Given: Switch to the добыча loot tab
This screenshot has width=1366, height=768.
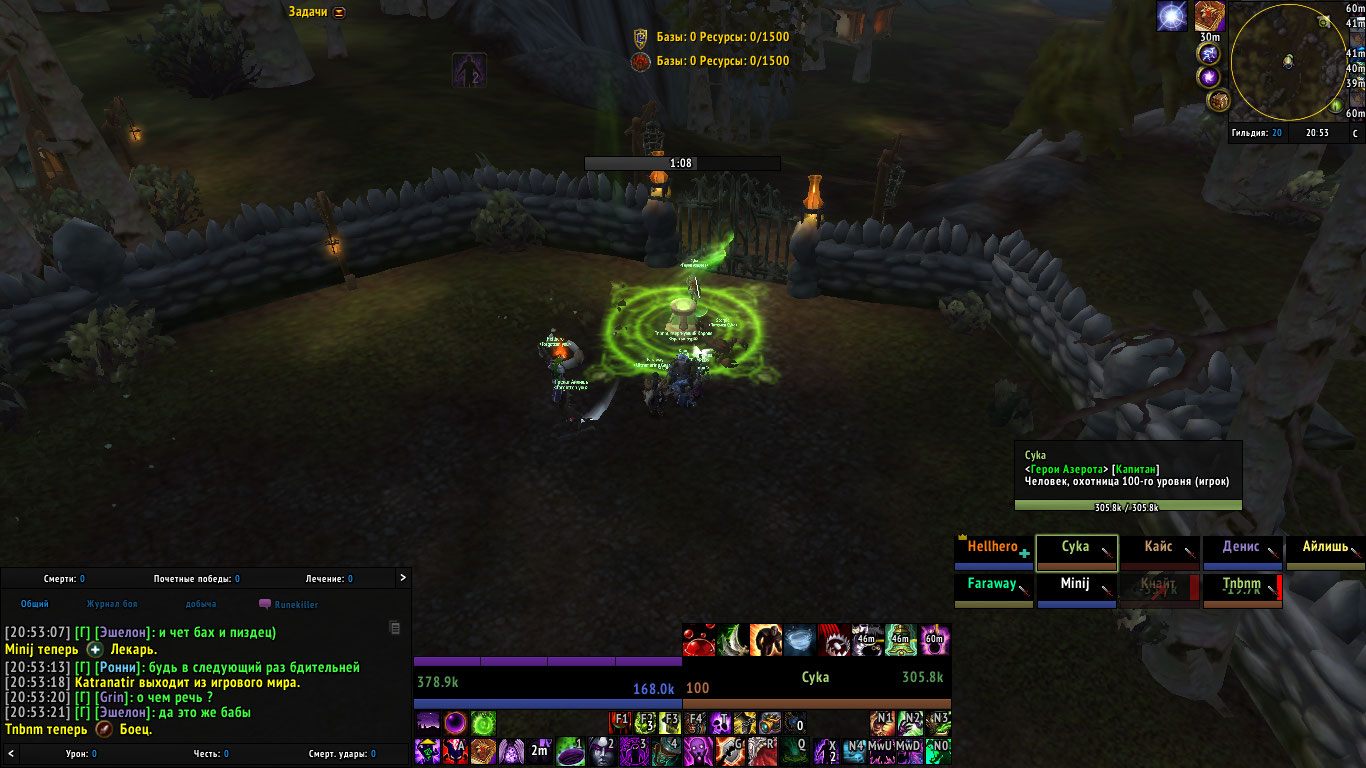Looking at the screenshot, I should click(200, 604).
